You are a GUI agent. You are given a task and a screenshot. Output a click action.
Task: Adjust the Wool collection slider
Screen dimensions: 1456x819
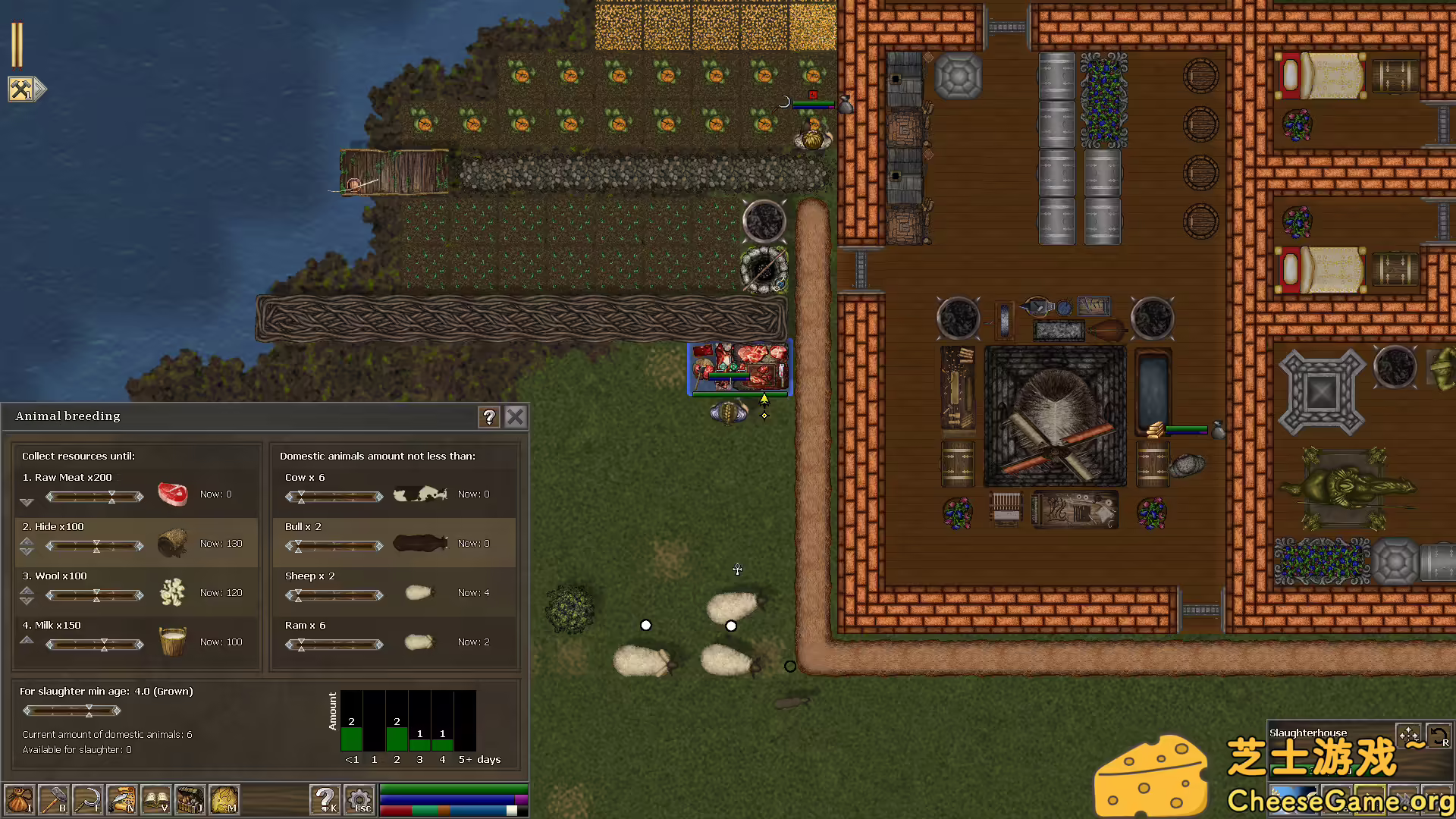pyautogui.click(x=95, y=595)
